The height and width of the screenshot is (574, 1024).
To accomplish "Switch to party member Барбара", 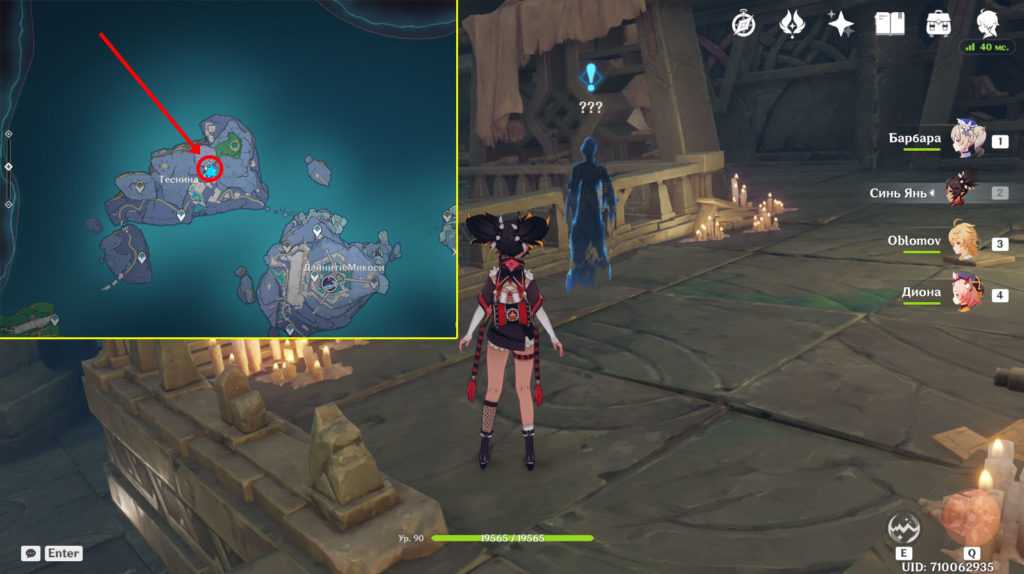I will tap(965, 141).
